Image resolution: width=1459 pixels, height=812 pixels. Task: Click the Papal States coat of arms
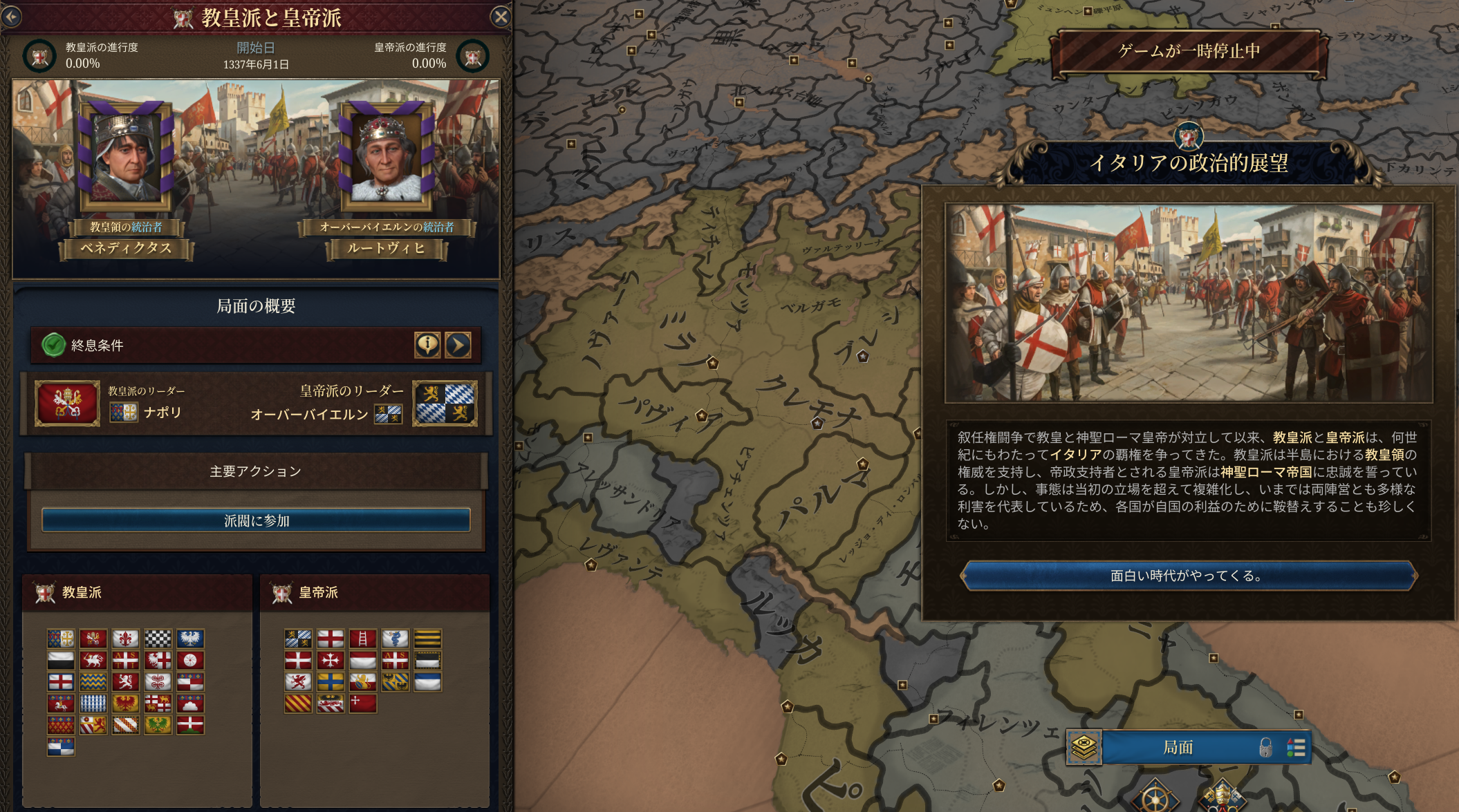67,403
